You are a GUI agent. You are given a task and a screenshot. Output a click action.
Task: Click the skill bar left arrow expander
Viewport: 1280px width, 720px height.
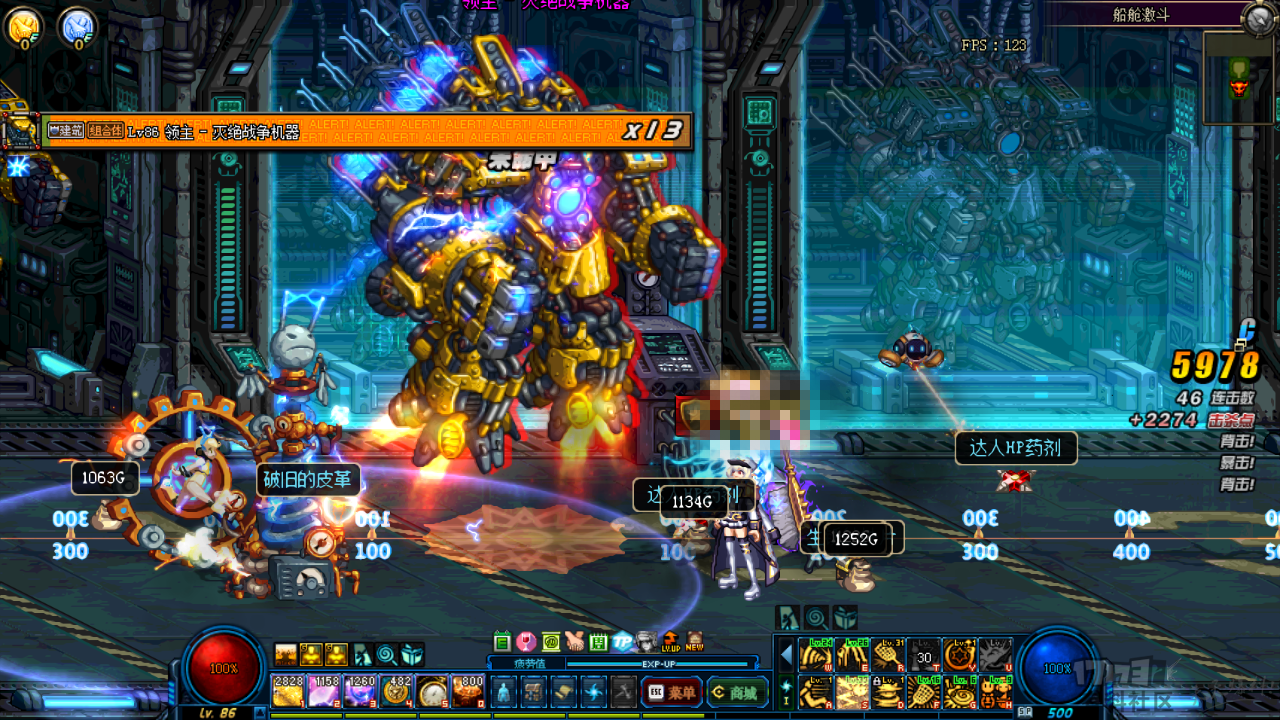tap(786, 656)
